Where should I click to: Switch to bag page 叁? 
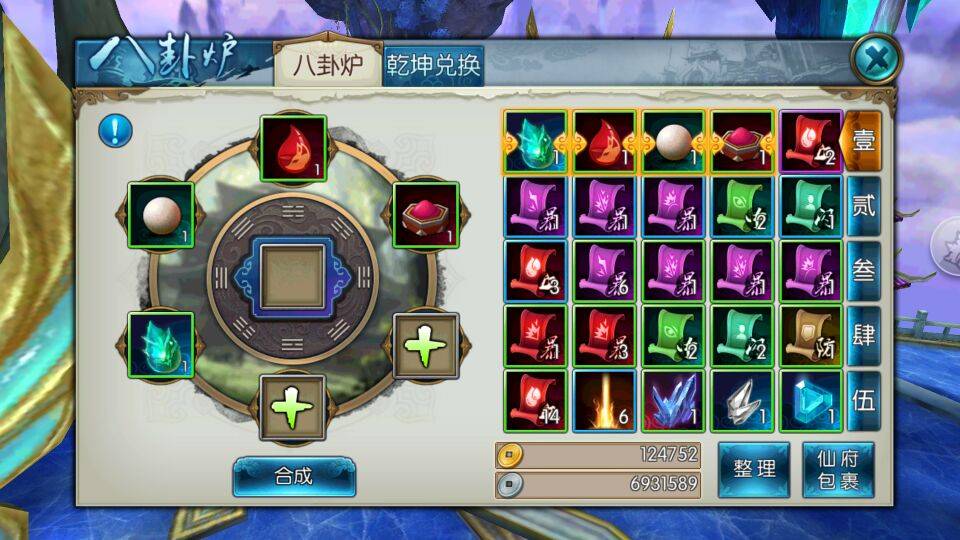click(863, 270)
